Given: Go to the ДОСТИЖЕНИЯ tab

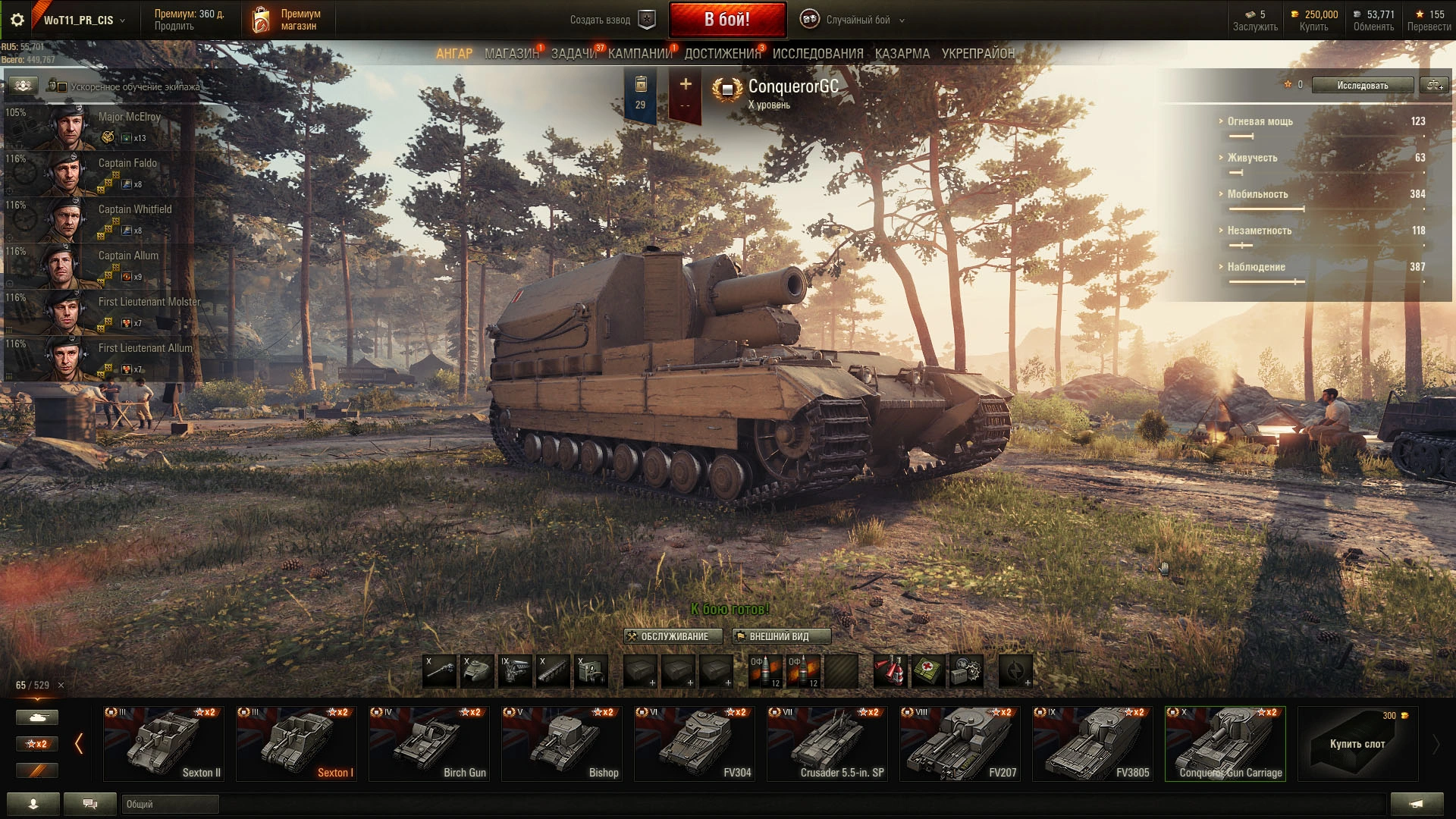Looking at the screenshot, I should coord(722,54).
